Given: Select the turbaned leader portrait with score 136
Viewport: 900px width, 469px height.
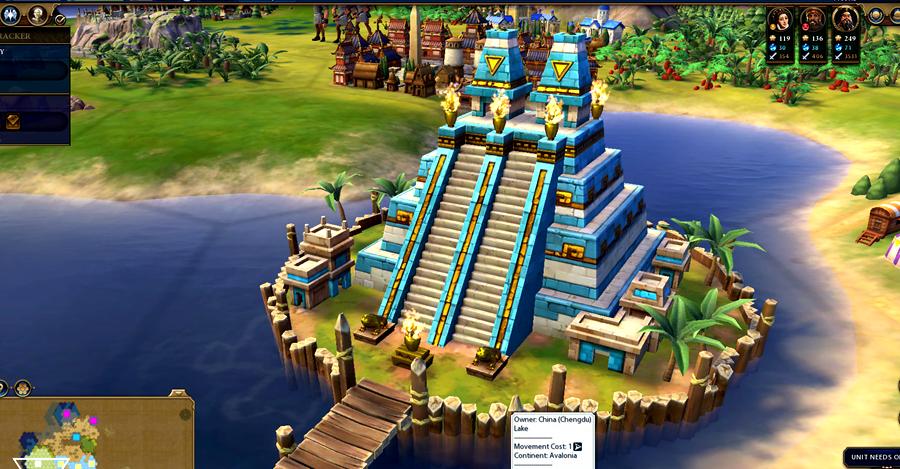Looking at the screenshot, I should (813, 20).
